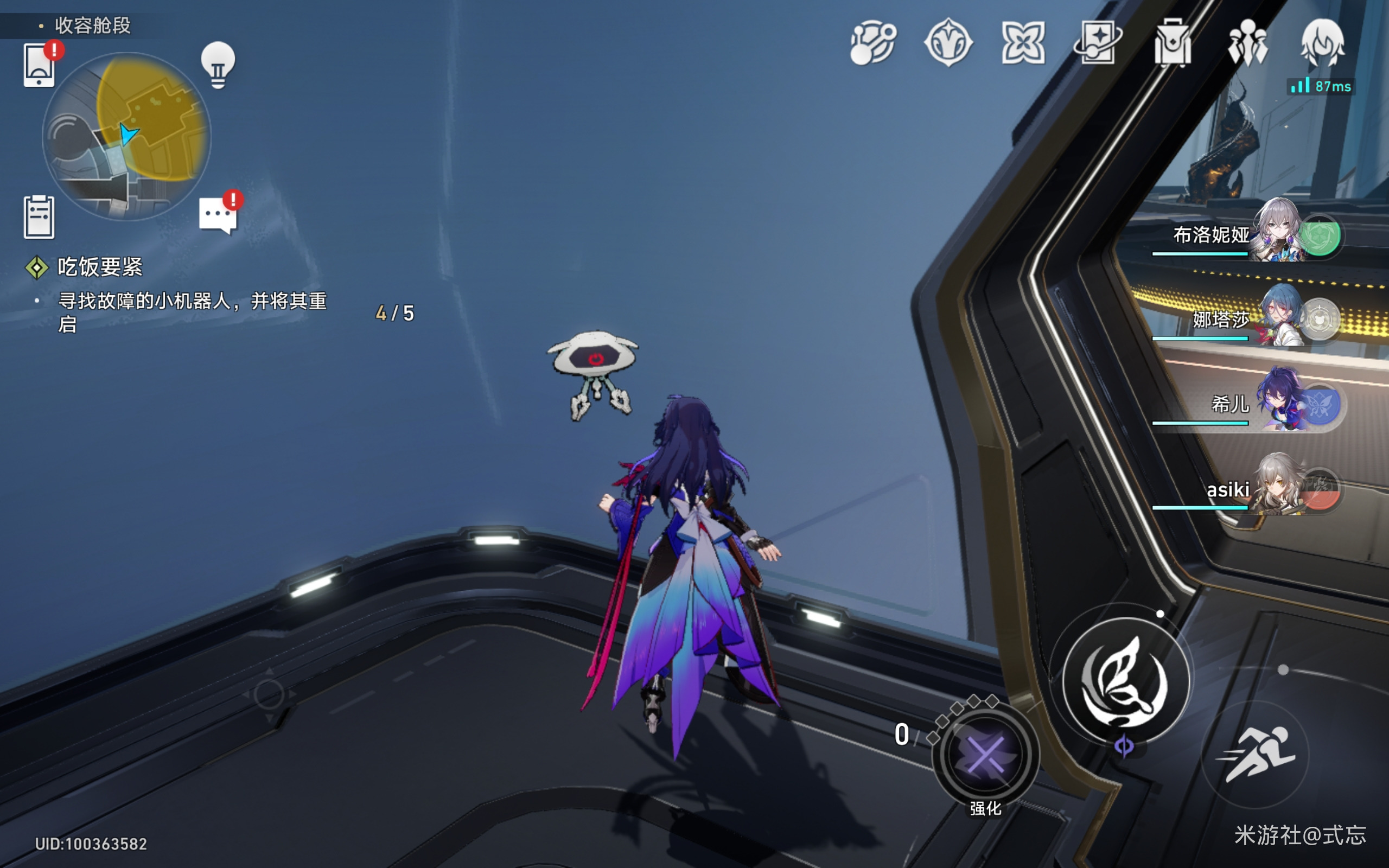Viewport: 1389px width, 868px height.
Task: Trigger the butterfly basic attack button
Action: click(x=1125, y=681)
